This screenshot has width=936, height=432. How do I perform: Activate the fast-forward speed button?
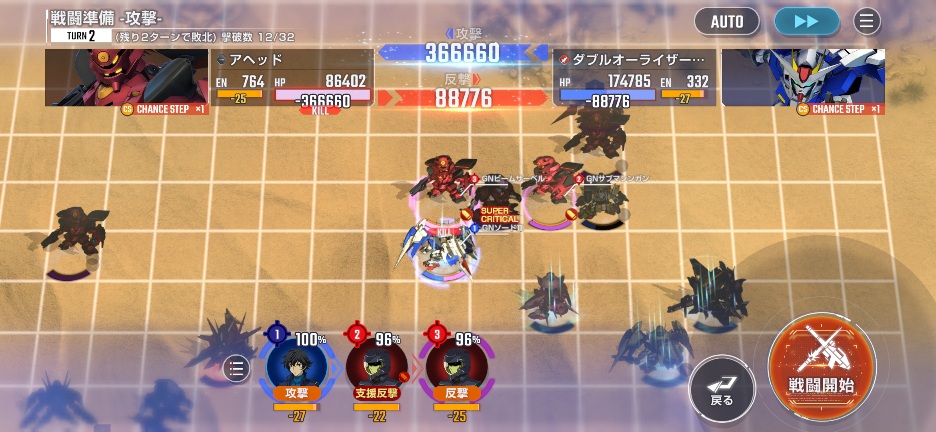pos(806,21)
